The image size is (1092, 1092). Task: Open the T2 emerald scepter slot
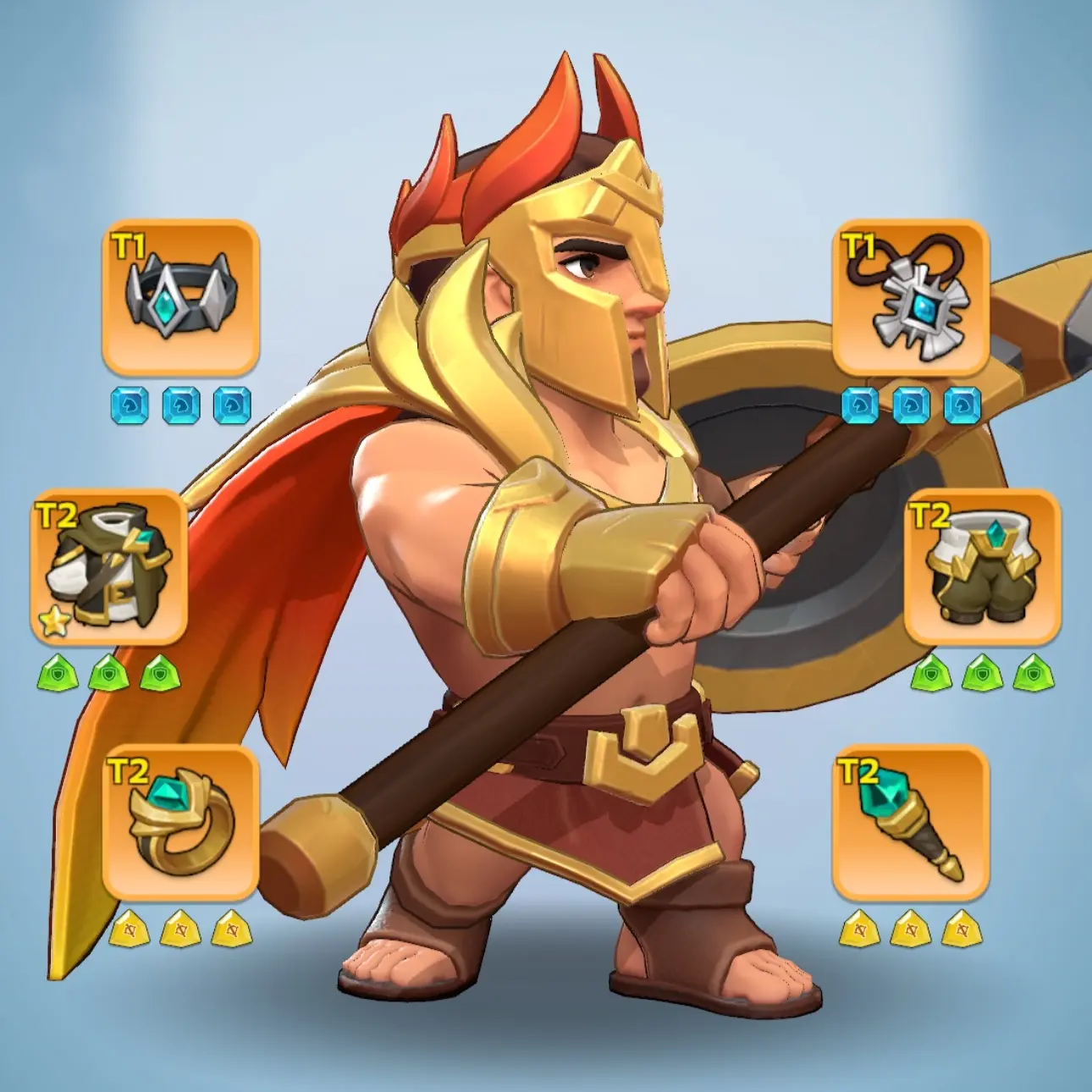pos(911,823)
